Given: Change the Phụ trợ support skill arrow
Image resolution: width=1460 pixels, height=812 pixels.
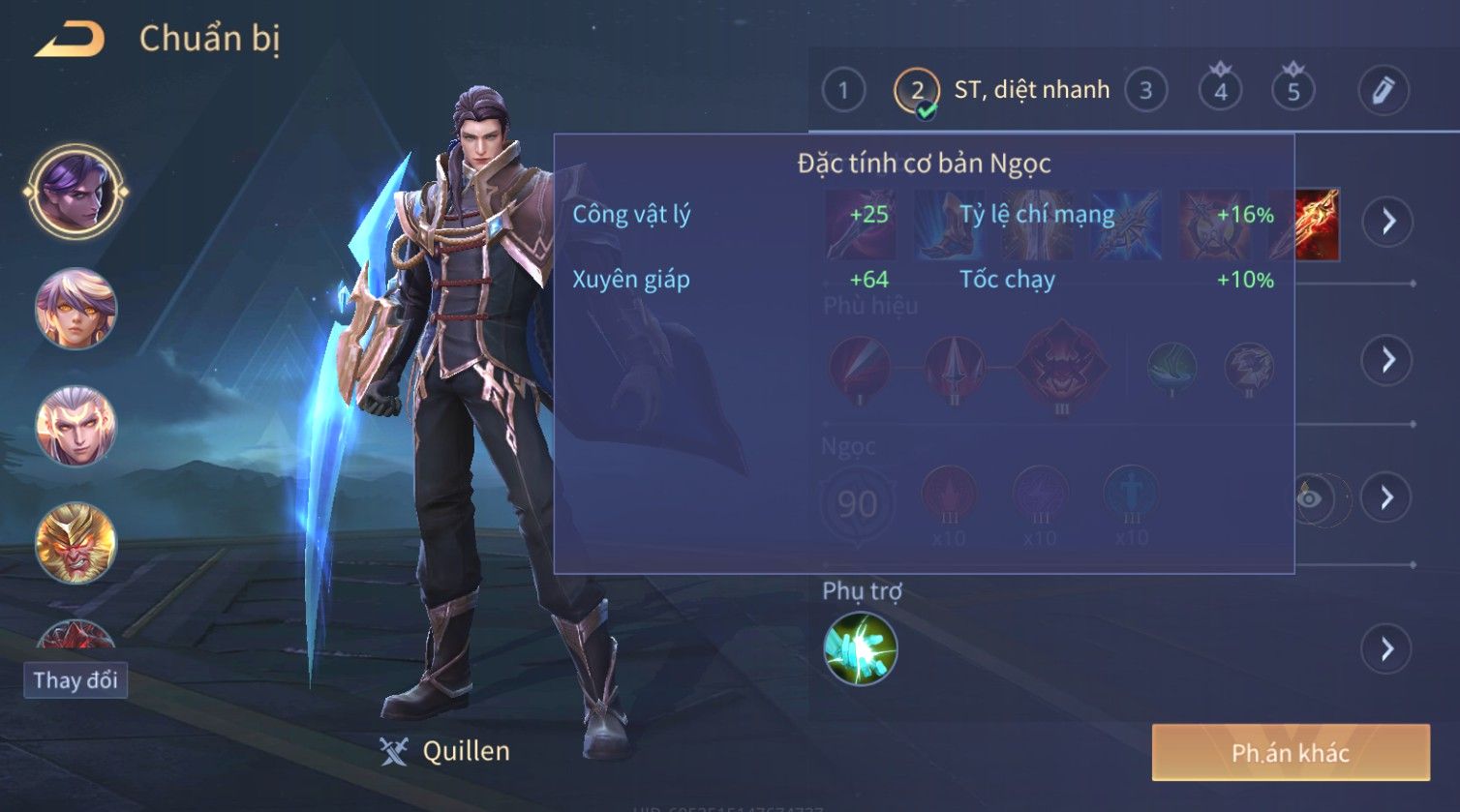Looking at the screenshot, I should pos(1386,648).
